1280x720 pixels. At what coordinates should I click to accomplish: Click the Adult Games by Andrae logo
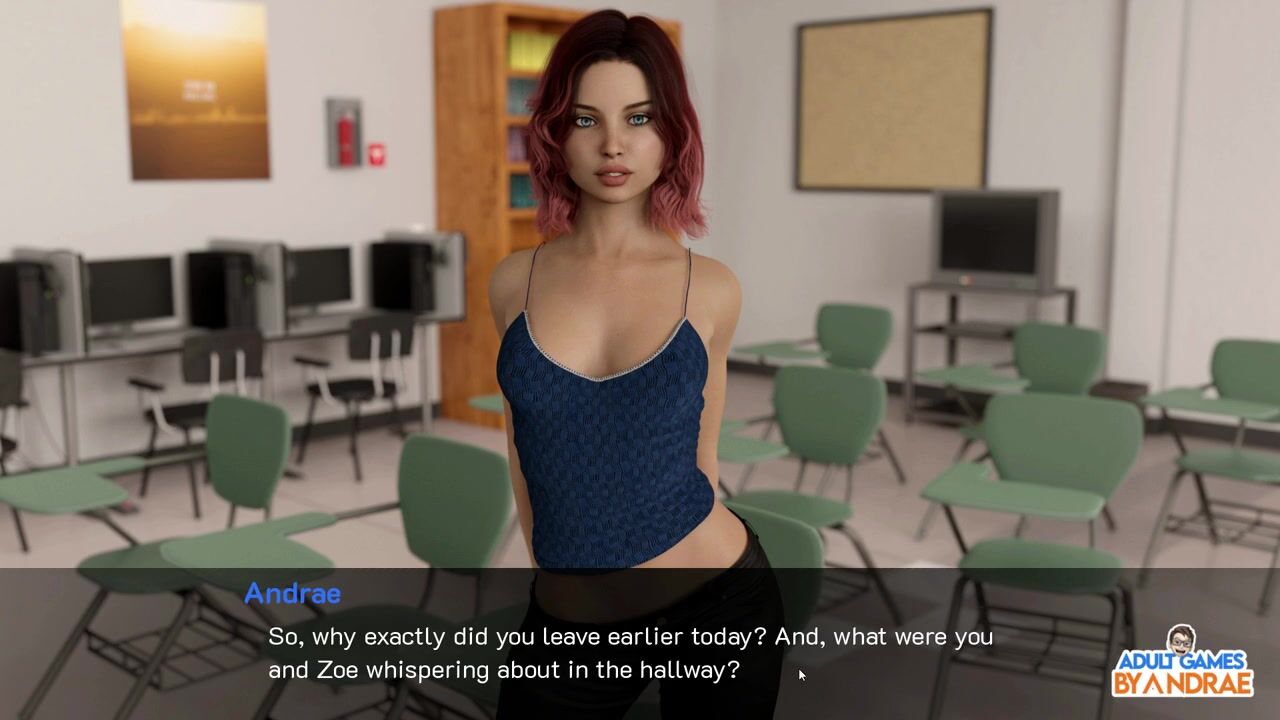pyautogui.click(x=1183, y=664)
